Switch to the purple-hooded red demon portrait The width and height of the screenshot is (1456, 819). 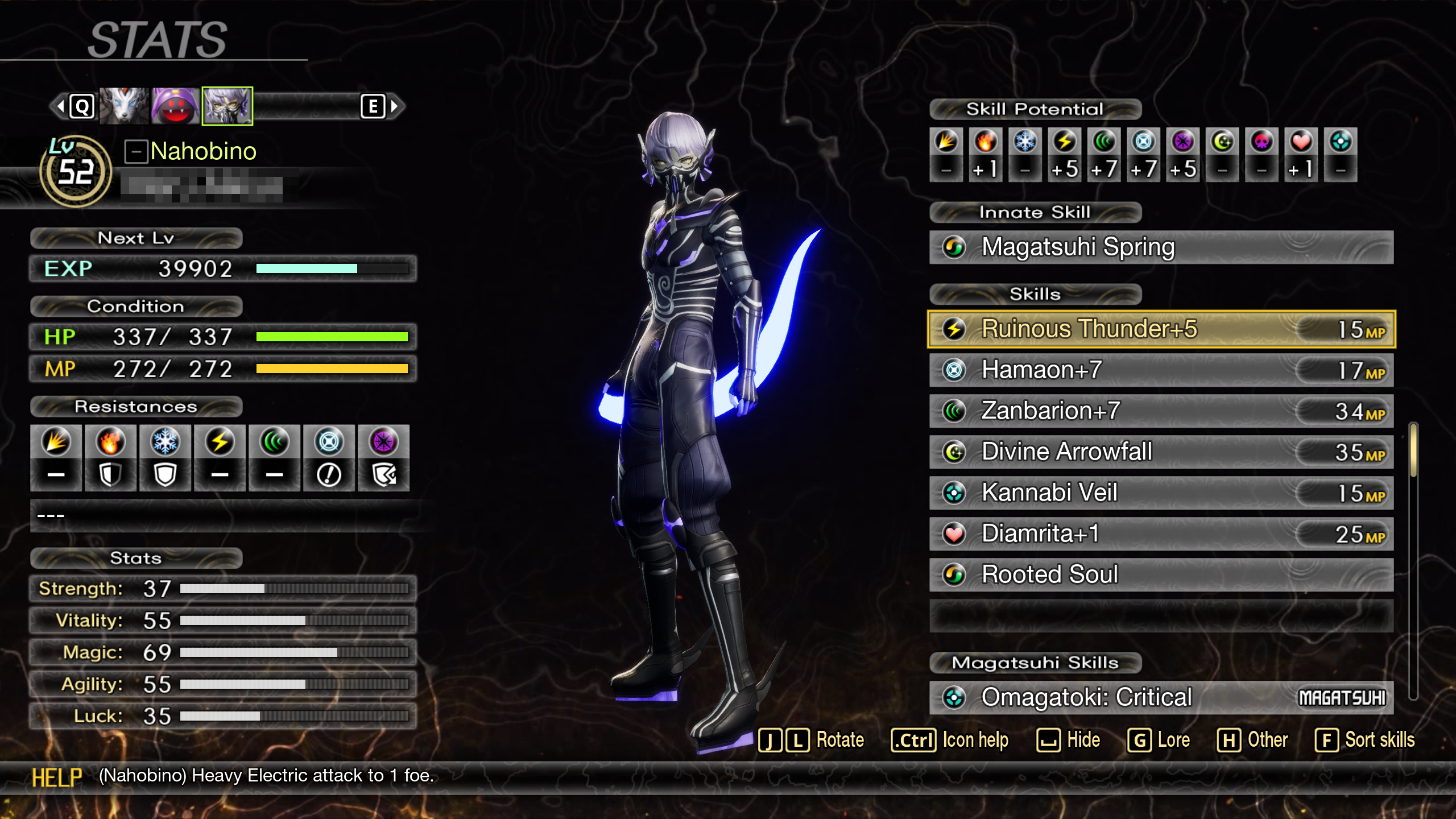coord(175,106)
